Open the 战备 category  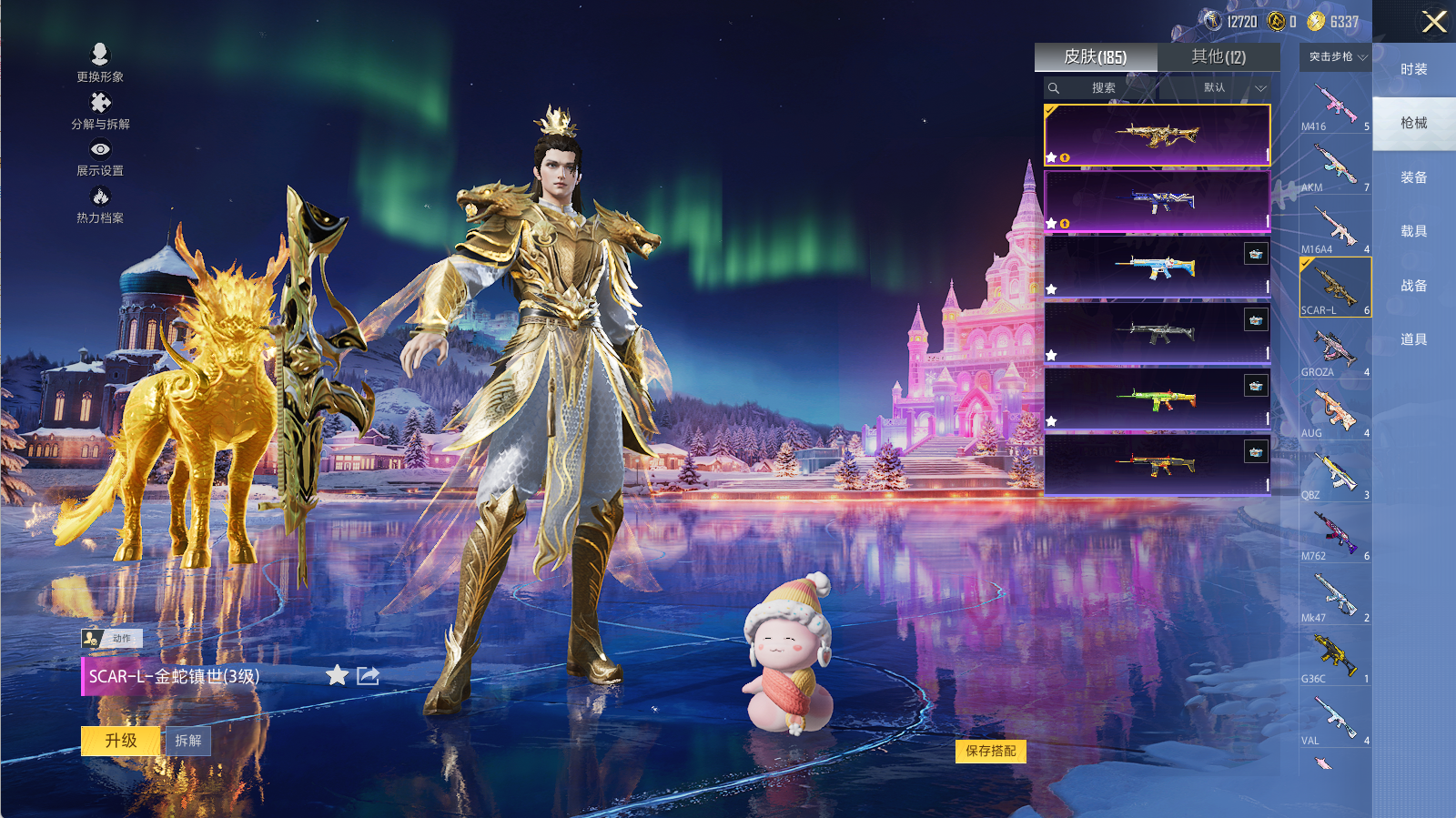1413,286
